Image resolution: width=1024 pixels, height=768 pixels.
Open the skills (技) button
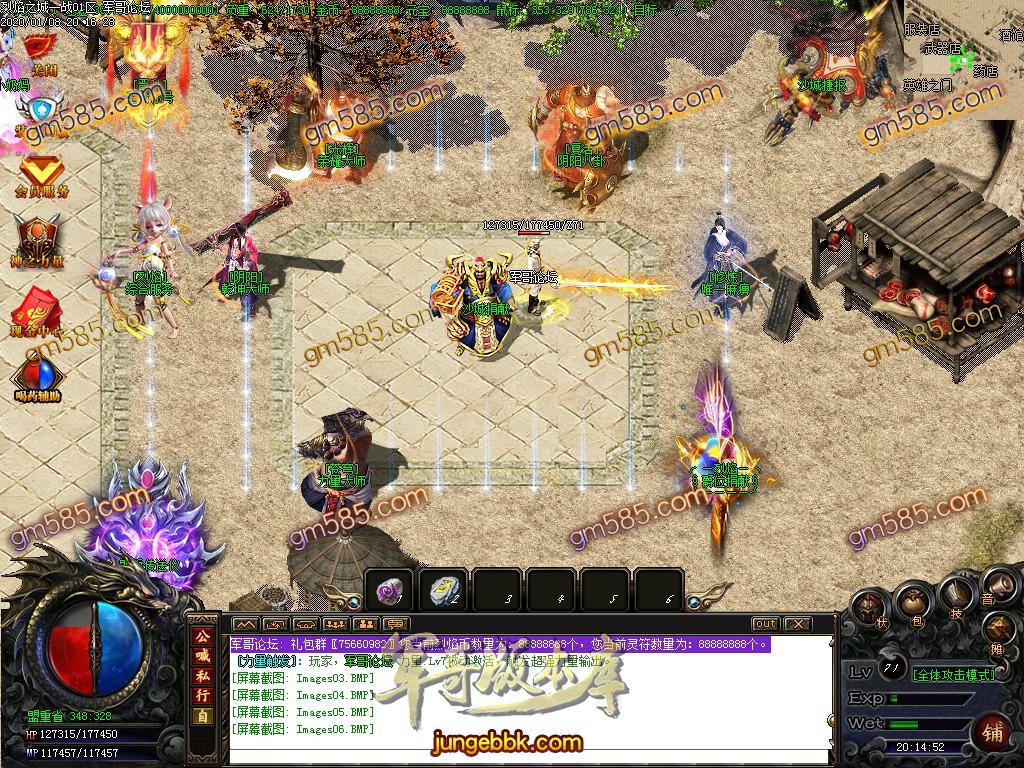click(x=956, y=598)
